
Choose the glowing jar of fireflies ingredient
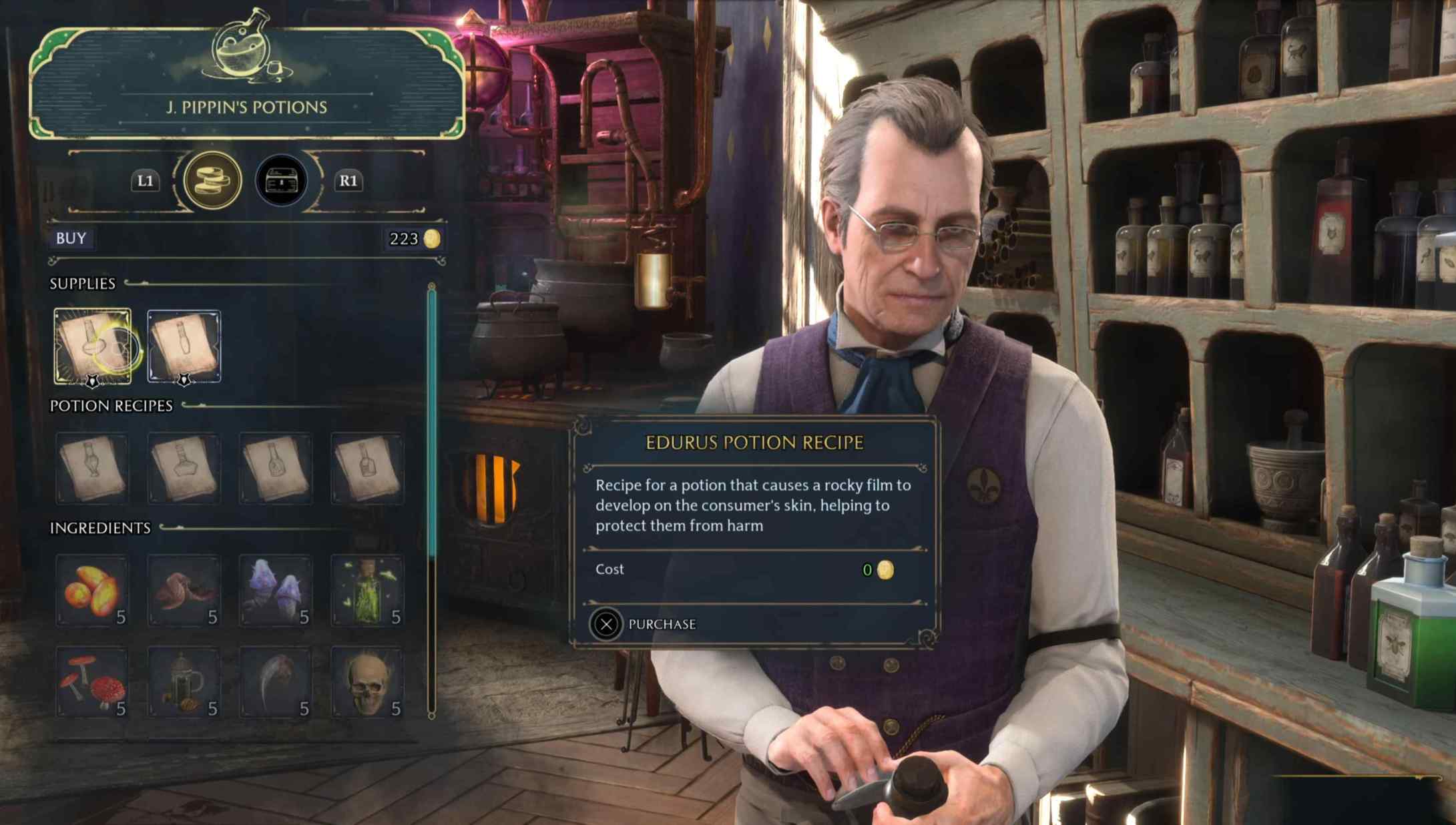point(367,590)
